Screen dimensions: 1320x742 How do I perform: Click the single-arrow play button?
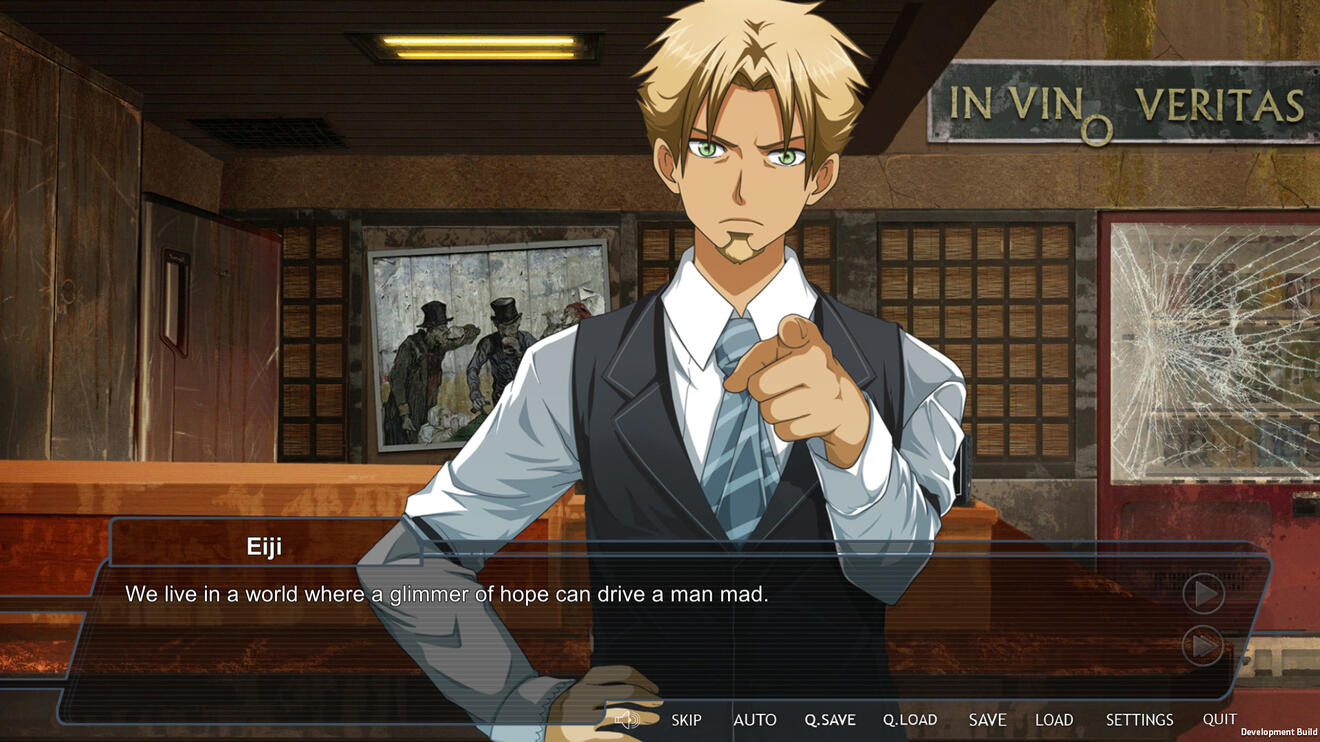coord(1203,594)
